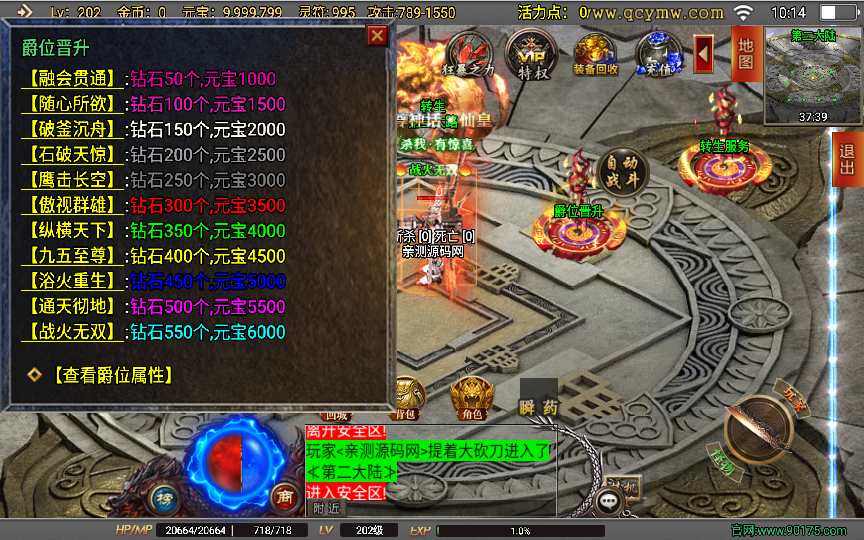Collapse the top icon bar with the red arrow
Screen dimensions: 864x540
tap(704, 50)
